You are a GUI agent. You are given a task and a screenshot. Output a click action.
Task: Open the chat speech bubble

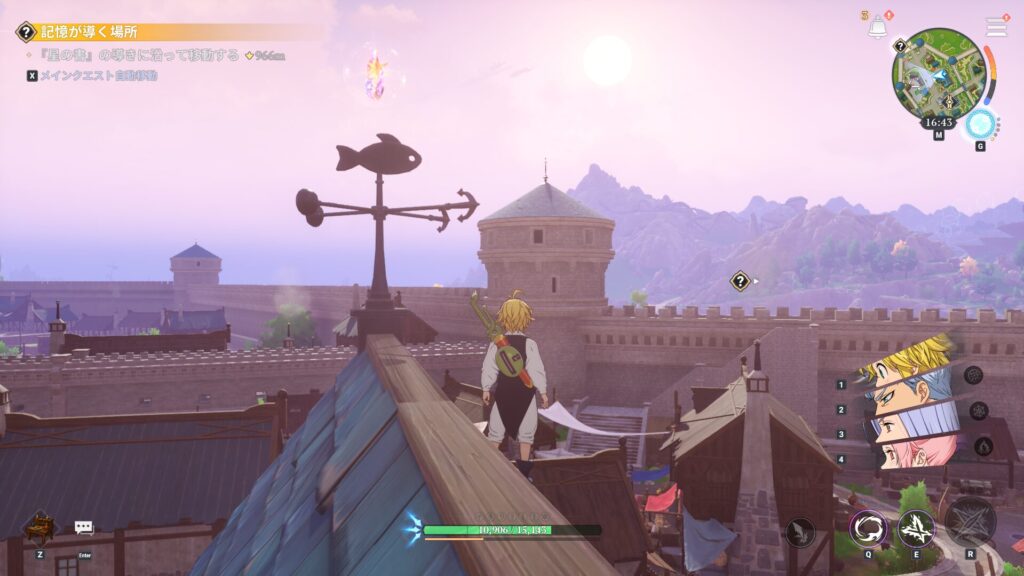84,527
